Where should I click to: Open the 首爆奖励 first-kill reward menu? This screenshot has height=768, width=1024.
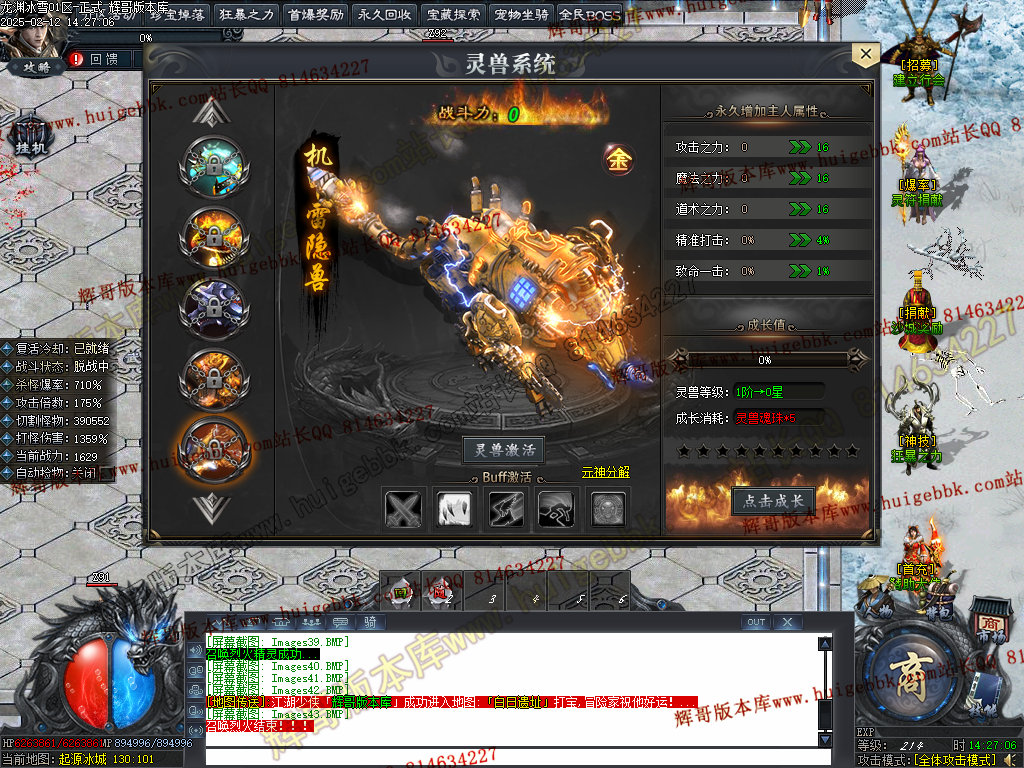point(315,15)
